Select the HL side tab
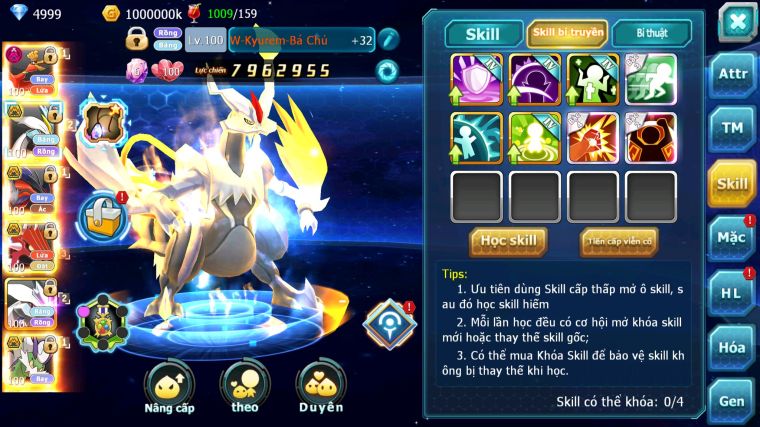 pyautogui.click(x=732, y=293)
